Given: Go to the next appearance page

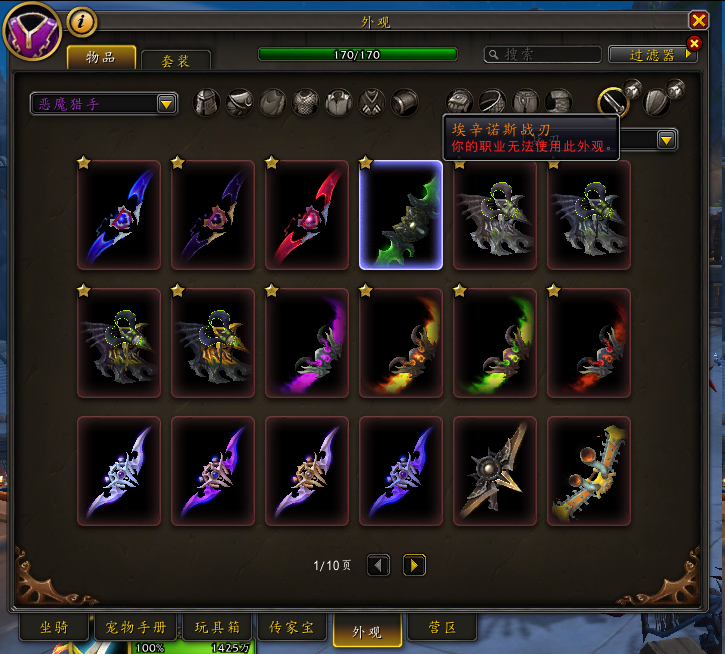Looking at the screenshot, I should (x=414, y=565).
